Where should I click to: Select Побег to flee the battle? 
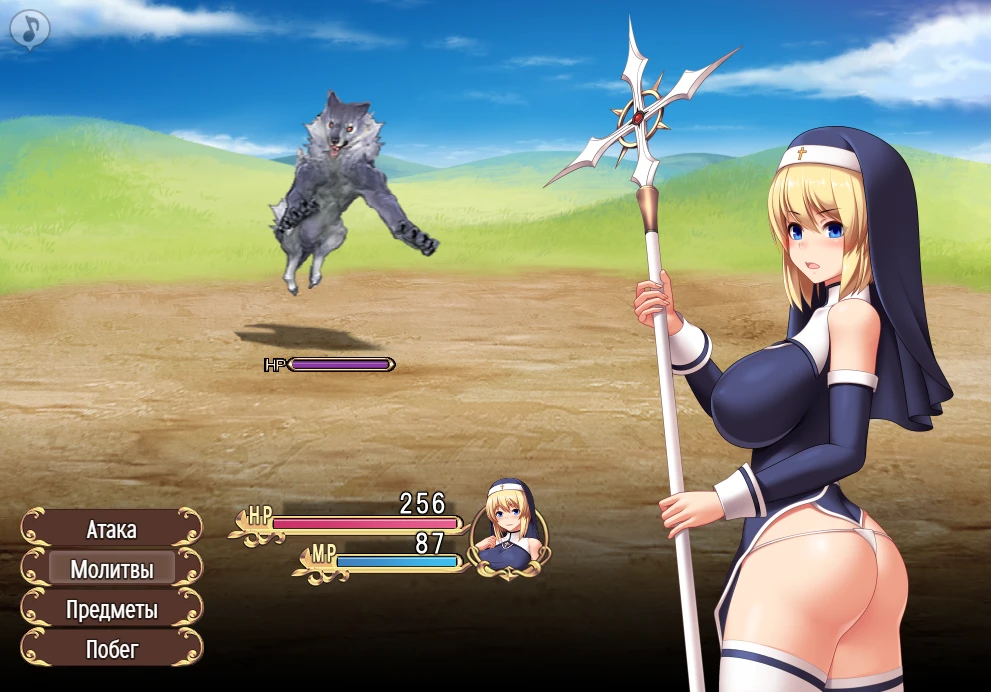point(111,648)
